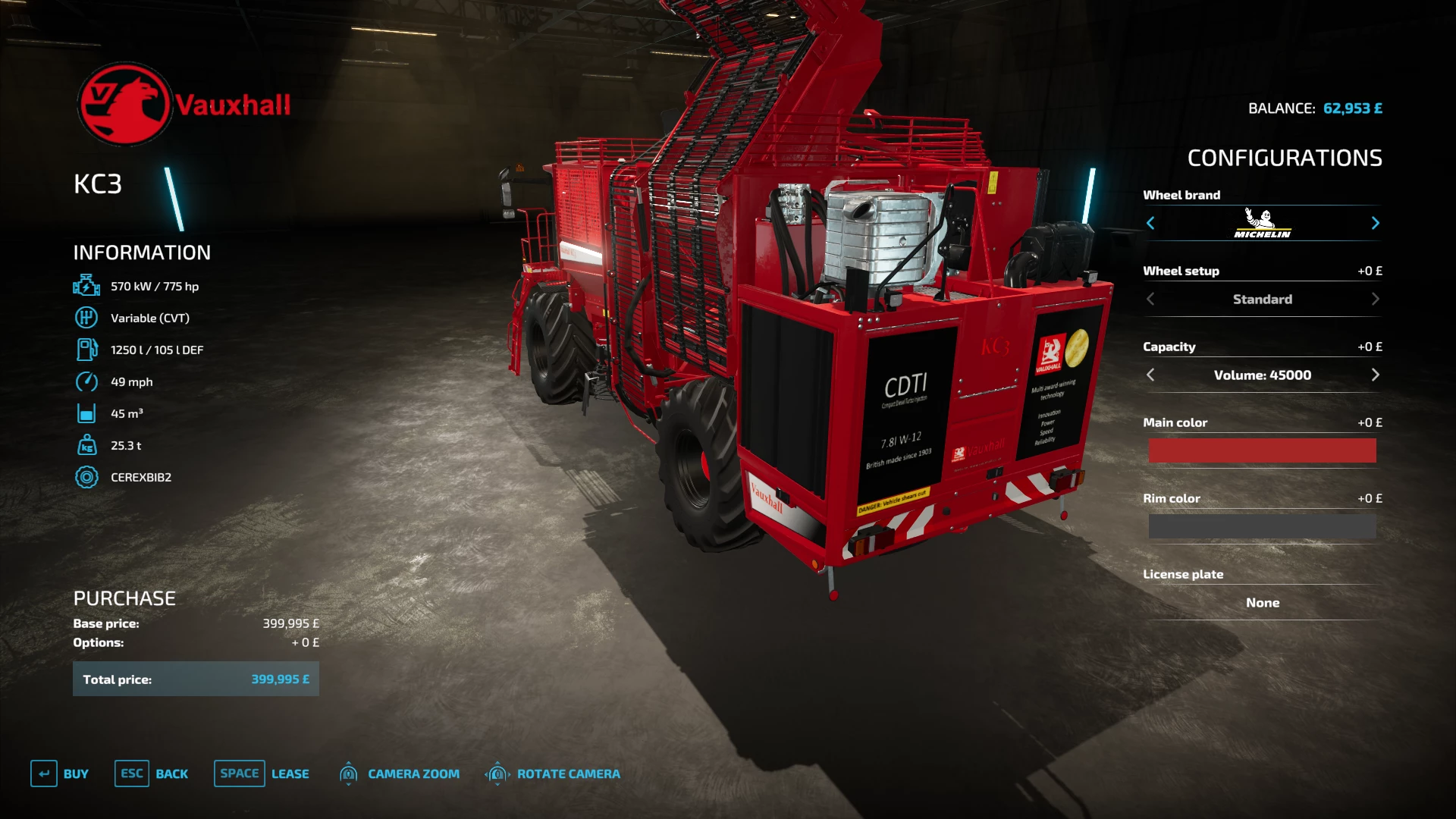Choose next Wheel setup option

[1375, 300]
